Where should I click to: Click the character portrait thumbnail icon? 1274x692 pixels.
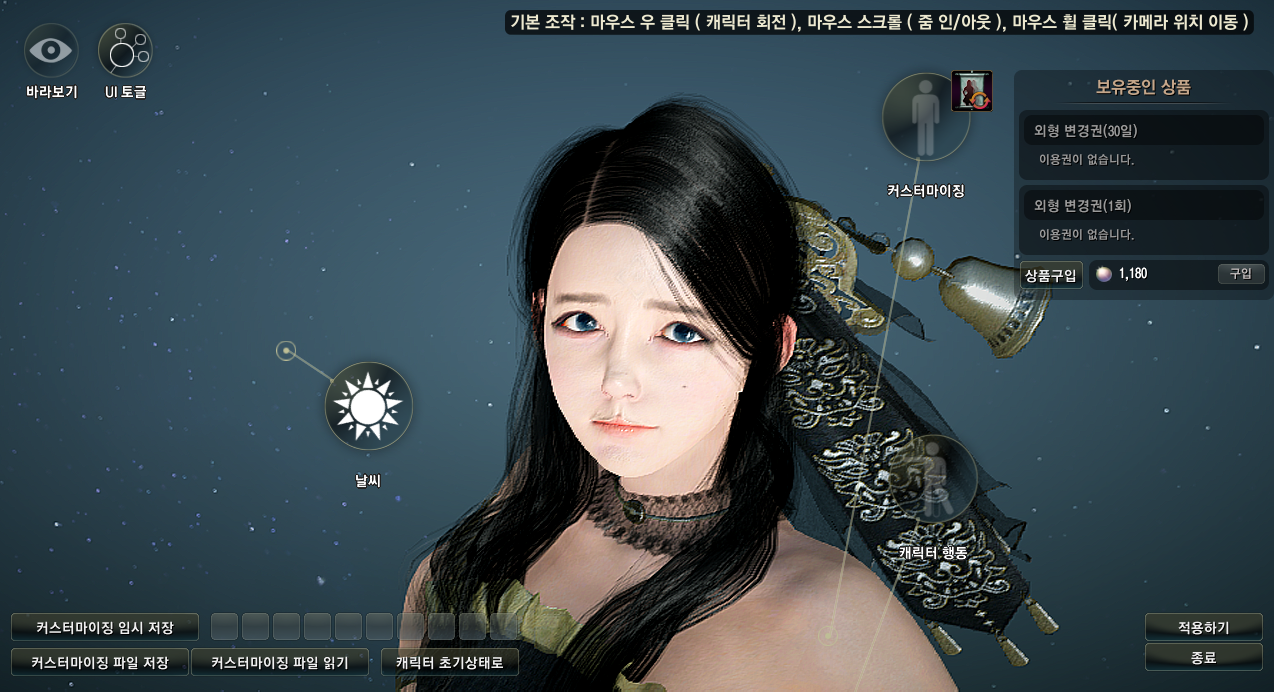click(971, 91)
